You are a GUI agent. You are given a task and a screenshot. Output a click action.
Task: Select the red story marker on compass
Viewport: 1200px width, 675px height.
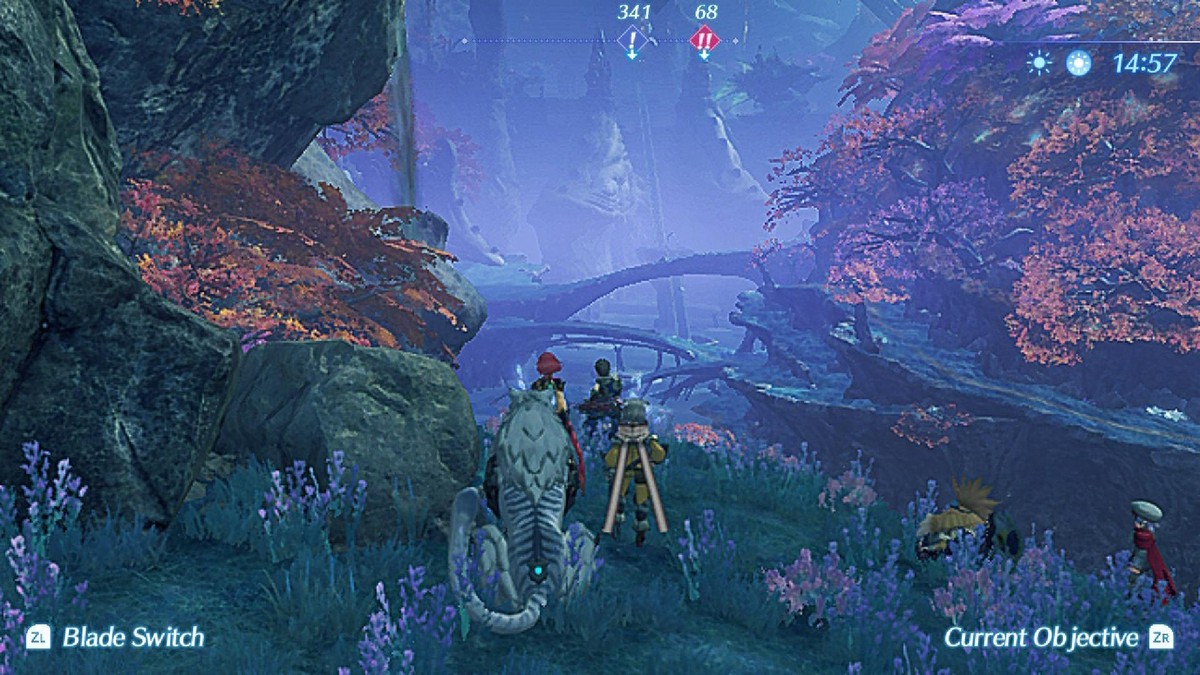click(x=704, y=40)
